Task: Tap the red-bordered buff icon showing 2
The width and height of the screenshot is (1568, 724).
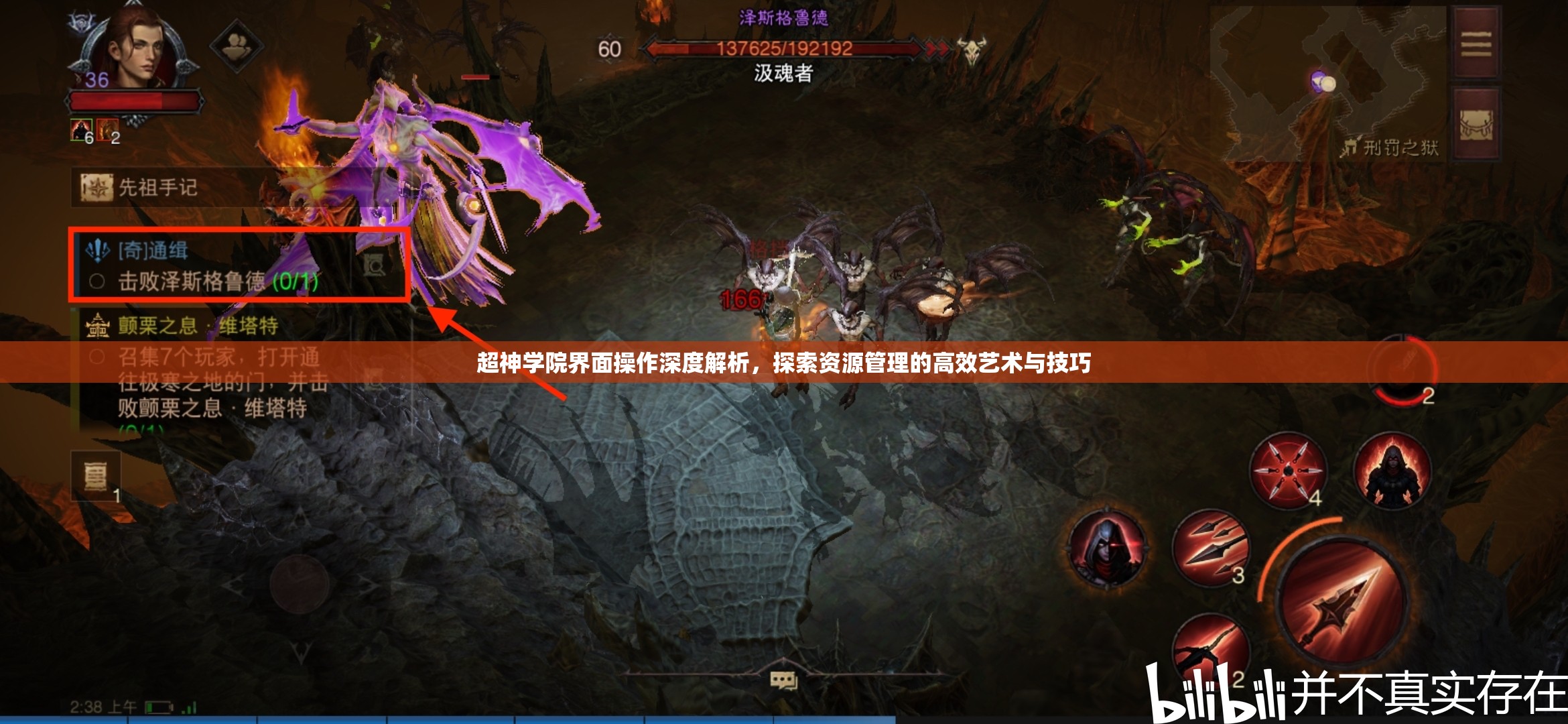Action: tap(109, 129)
